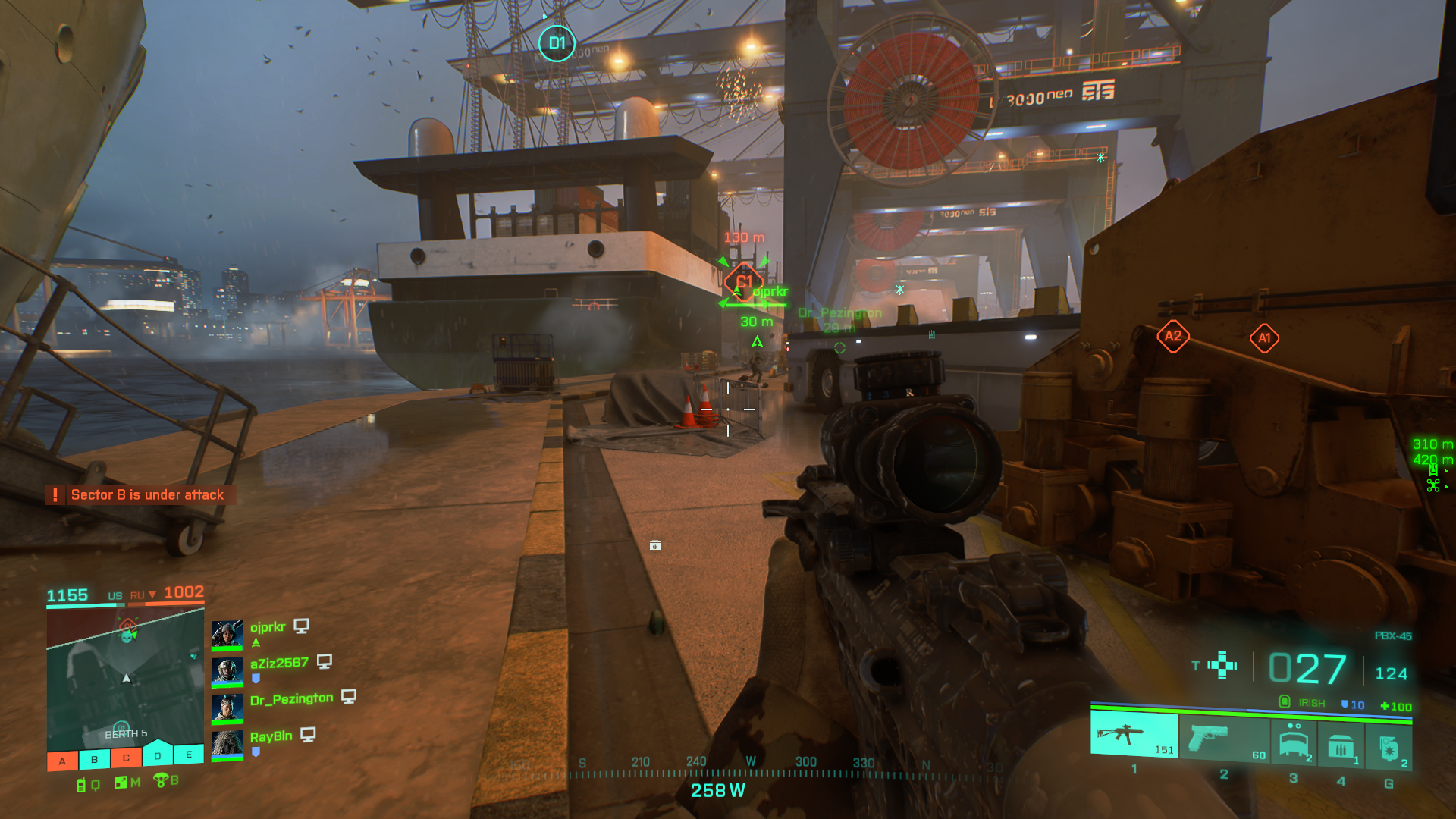The width and height of the screenshot is (1456, 819).
Task: Select sector D on the sector bar
Action: tap(158, 755)
